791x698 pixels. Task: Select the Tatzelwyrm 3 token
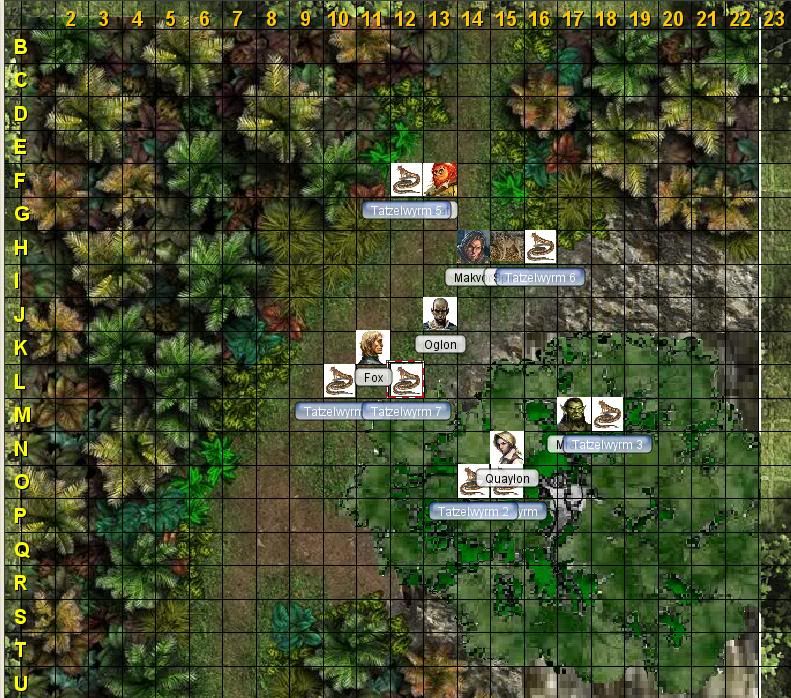(x=607, y=413)
